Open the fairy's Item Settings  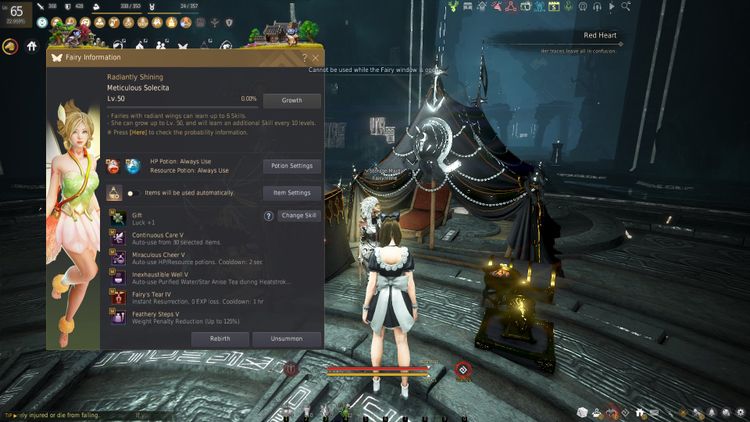(292, 192)
